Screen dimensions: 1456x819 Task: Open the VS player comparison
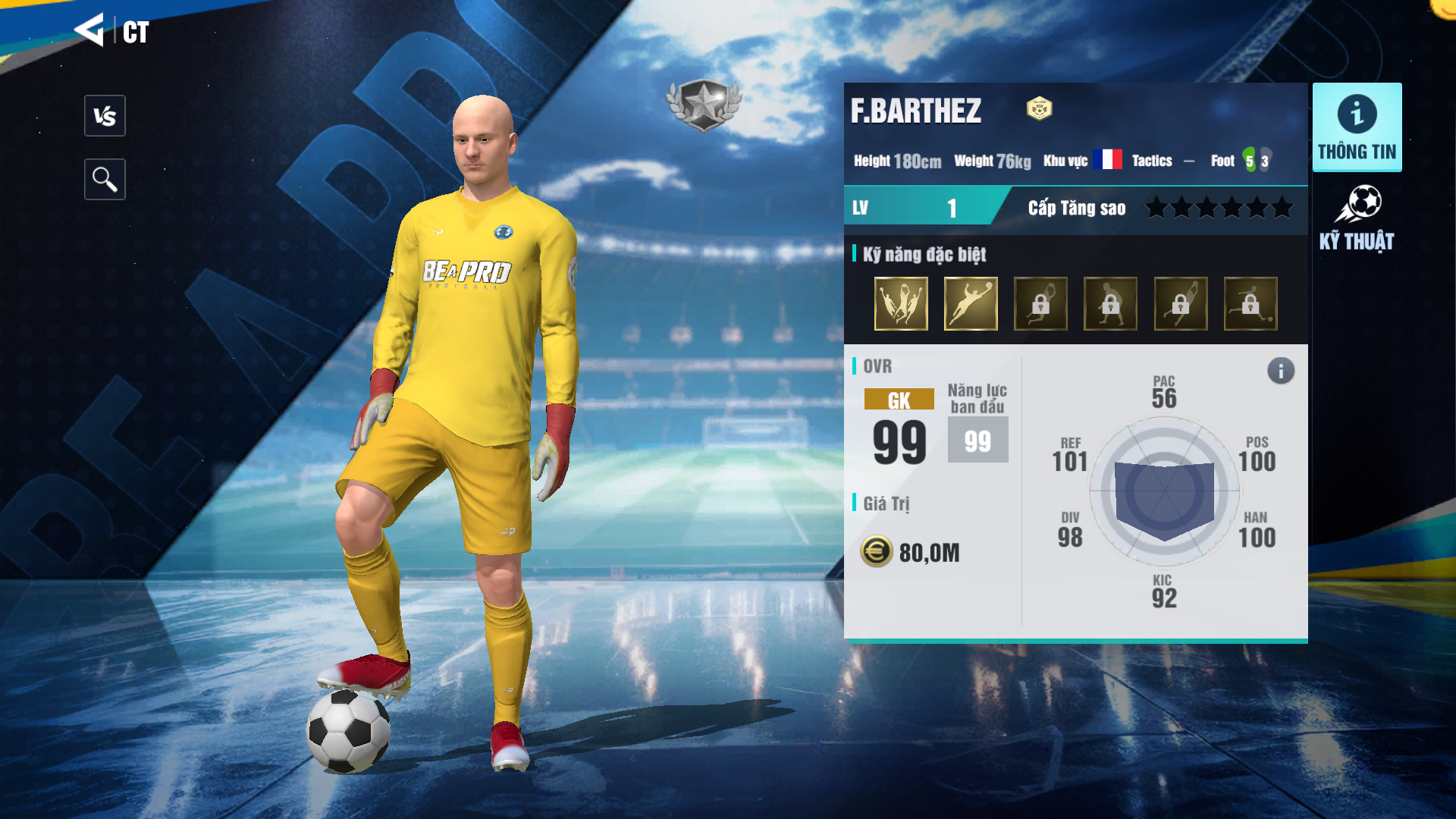click(x=105, y=116)
